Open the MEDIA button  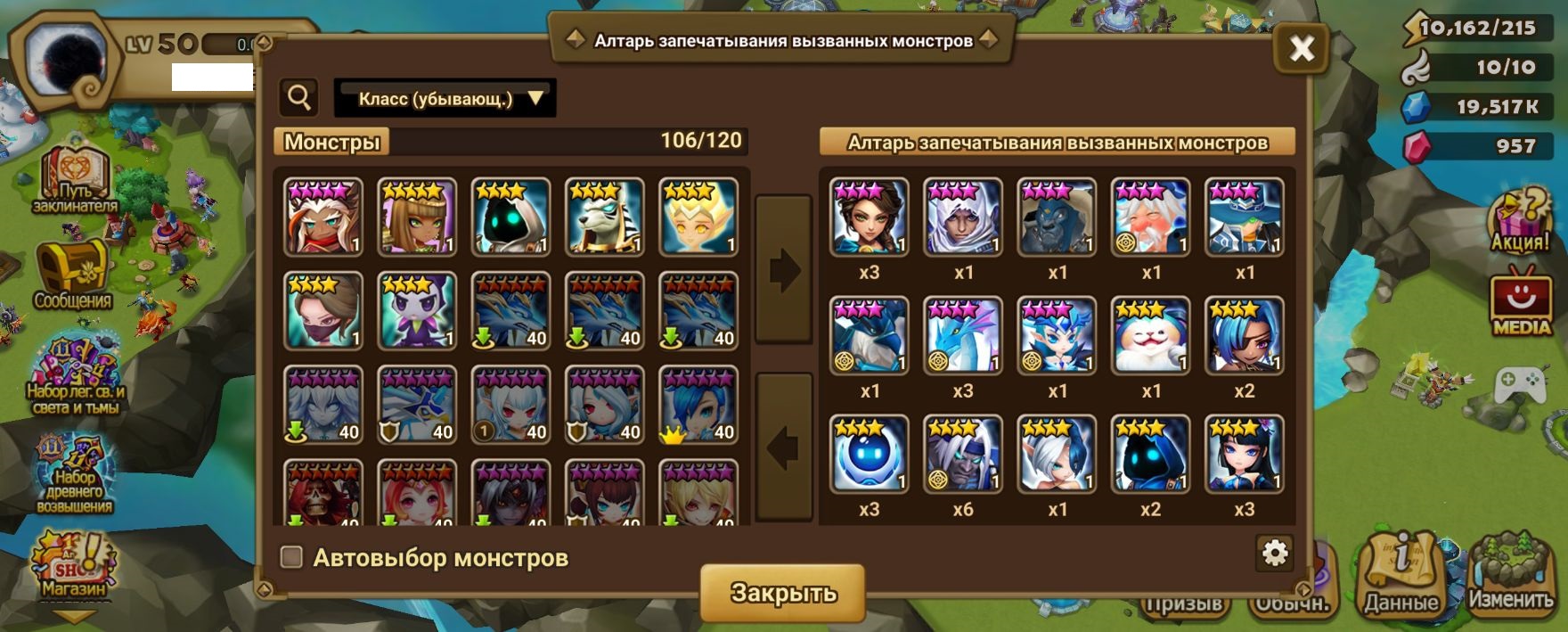pos(1521,305)
